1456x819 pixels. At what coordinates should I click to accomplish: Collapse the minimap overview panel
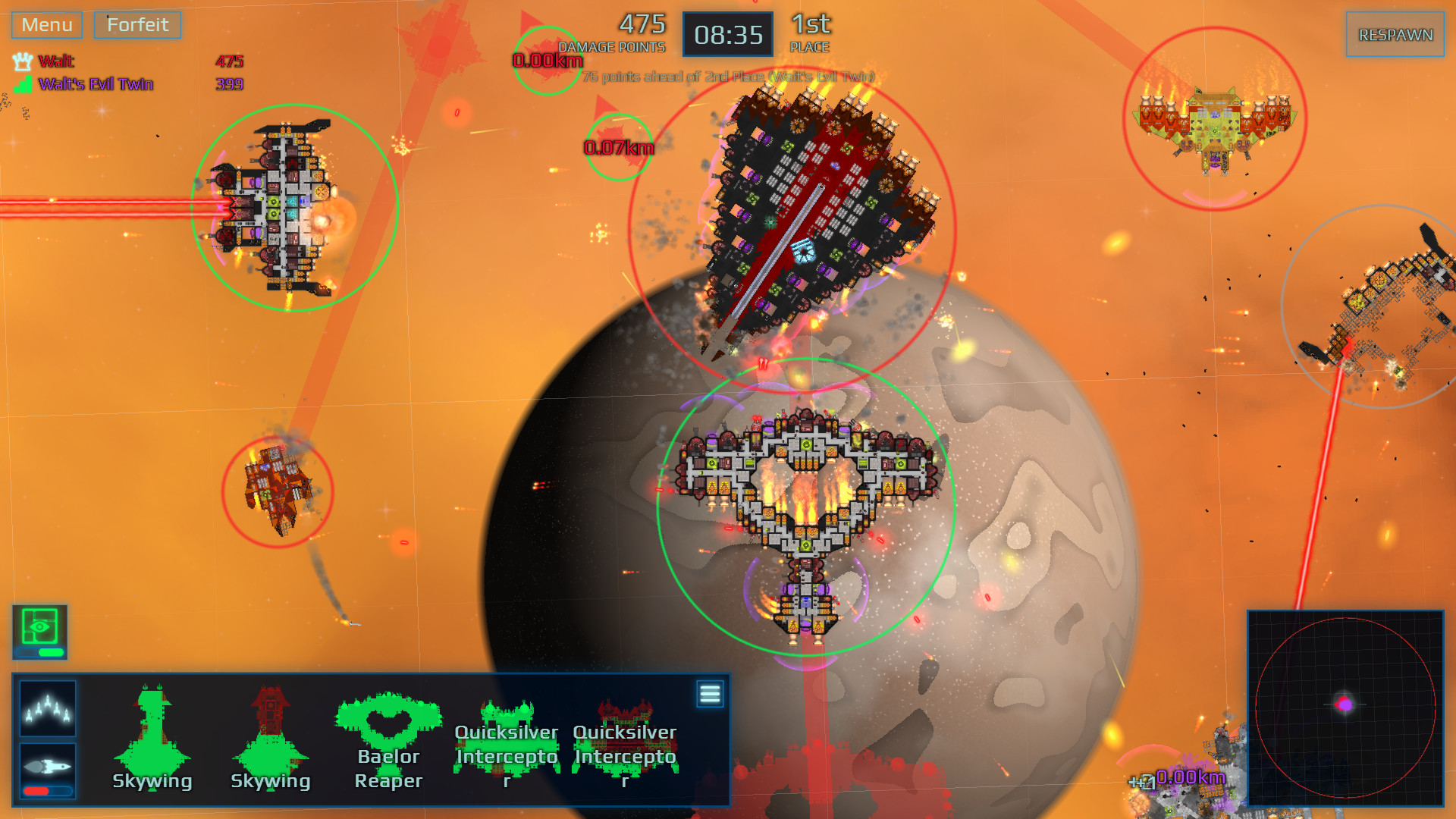(1351, 705)
